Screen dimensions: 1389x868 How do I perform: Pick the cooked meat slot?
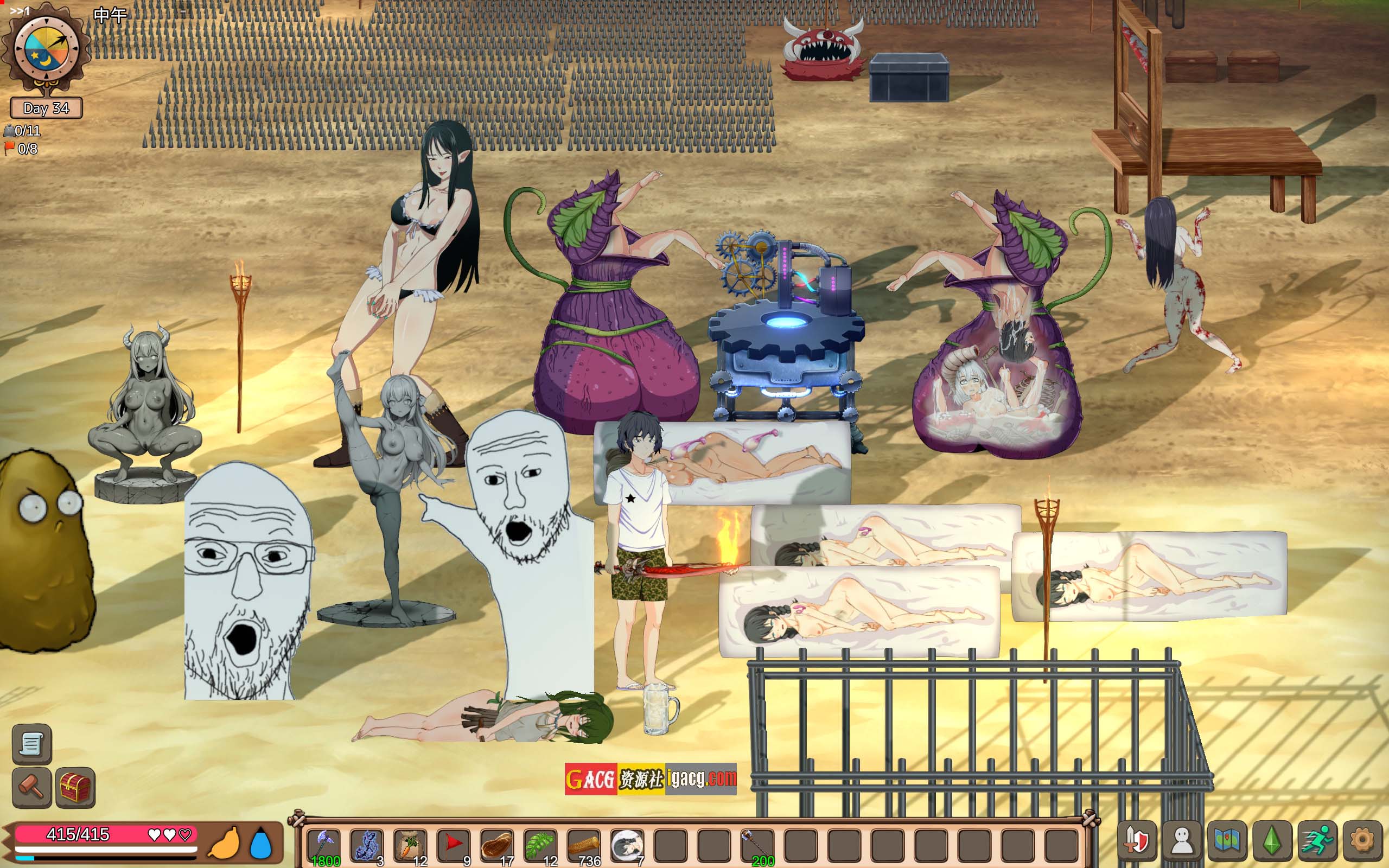coord(496,846)
